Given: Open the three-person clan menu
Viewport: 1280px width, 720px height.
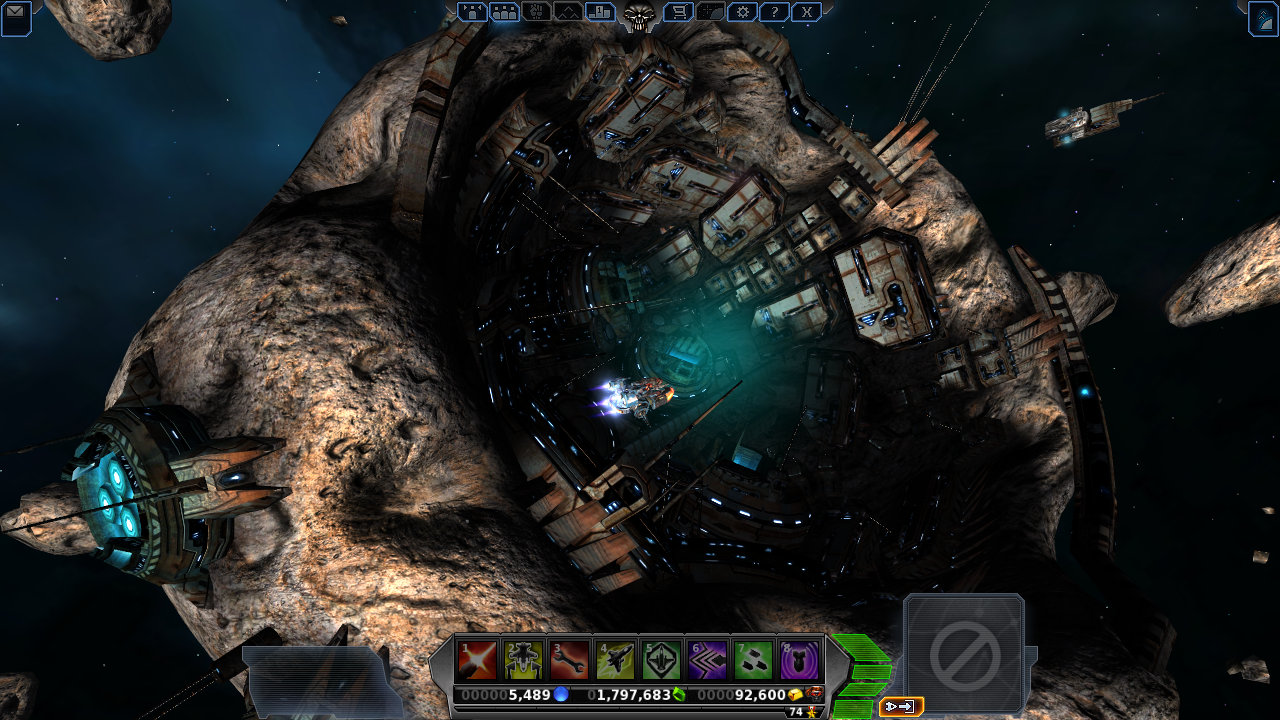Looking at the screenshot, I should 505,12.
